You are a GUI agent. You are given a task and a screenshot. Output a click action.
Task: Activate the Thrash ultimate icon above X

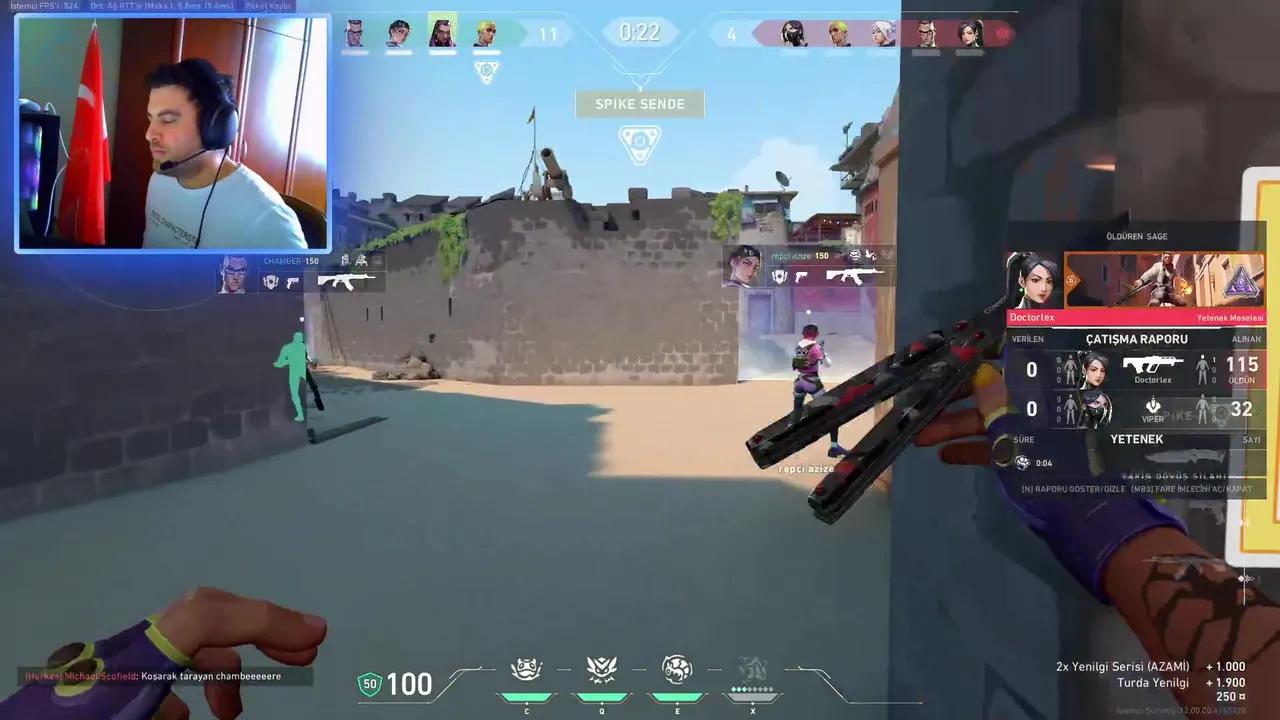pos(752,670)
